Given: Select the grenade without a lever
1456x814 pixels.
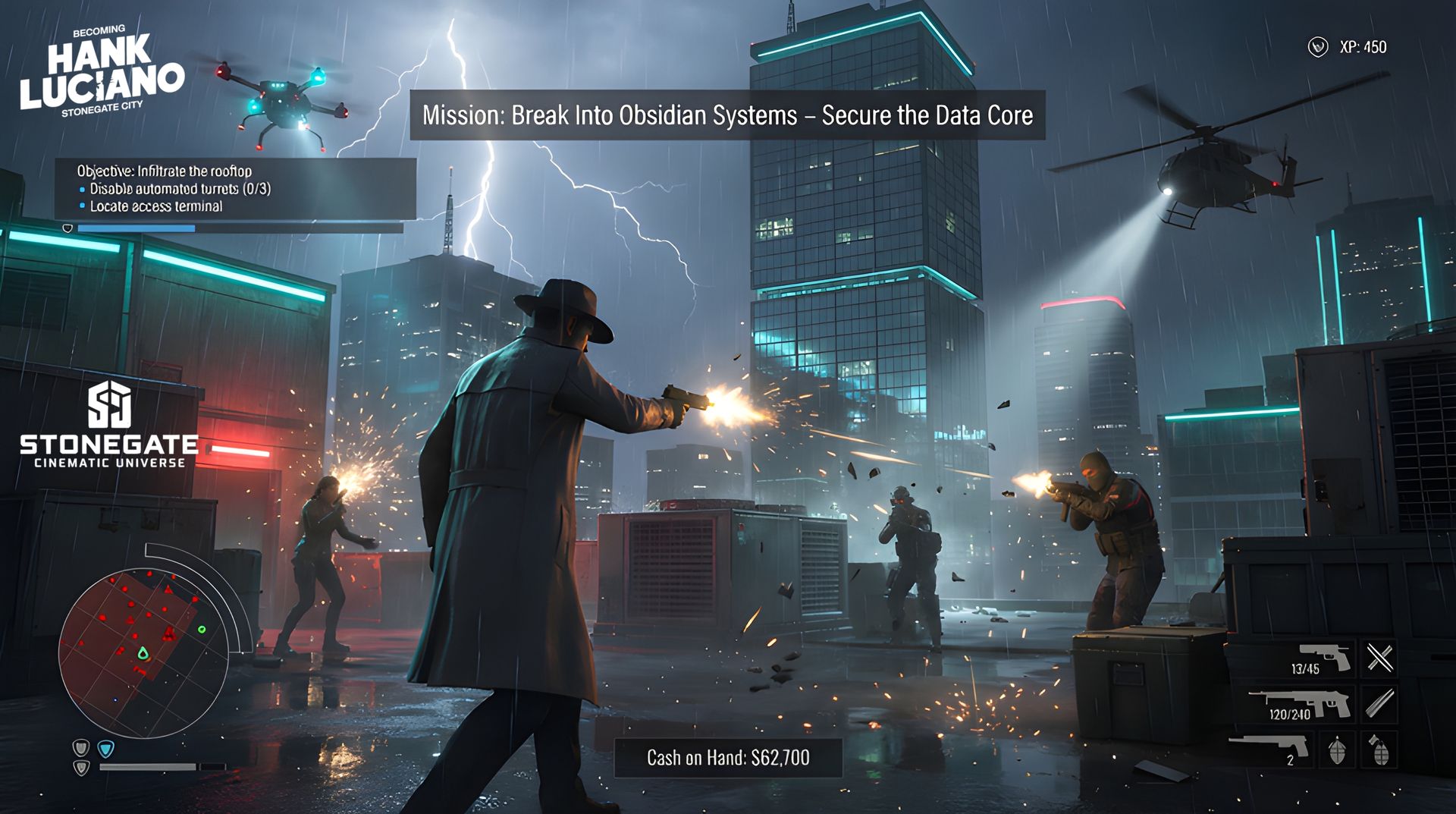Looking at the screenshot, I should (x=1337, y=750).
